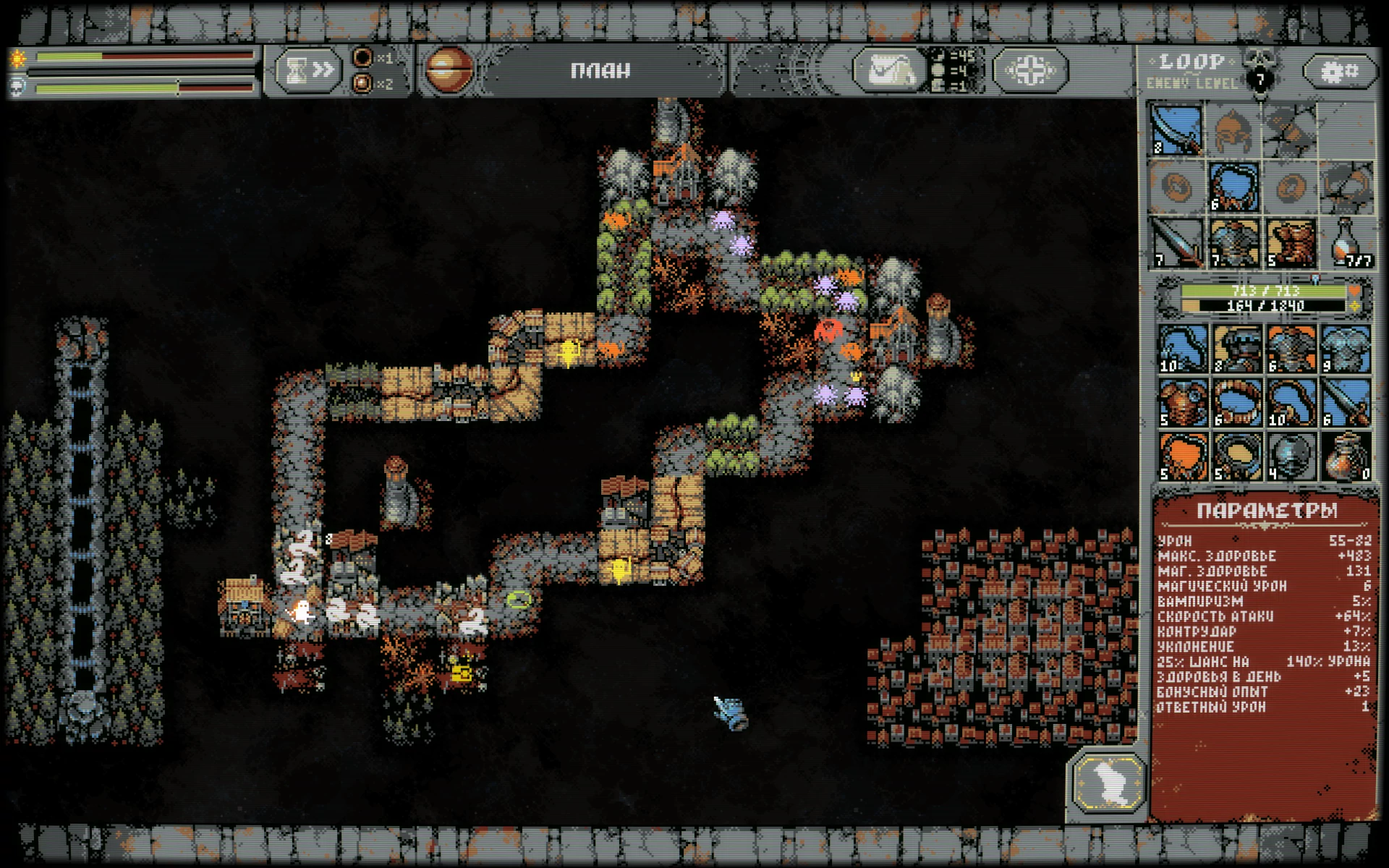Click the white chess knight button
Viewport: 1389px width, 868px height.
(x=1108, y=783)
